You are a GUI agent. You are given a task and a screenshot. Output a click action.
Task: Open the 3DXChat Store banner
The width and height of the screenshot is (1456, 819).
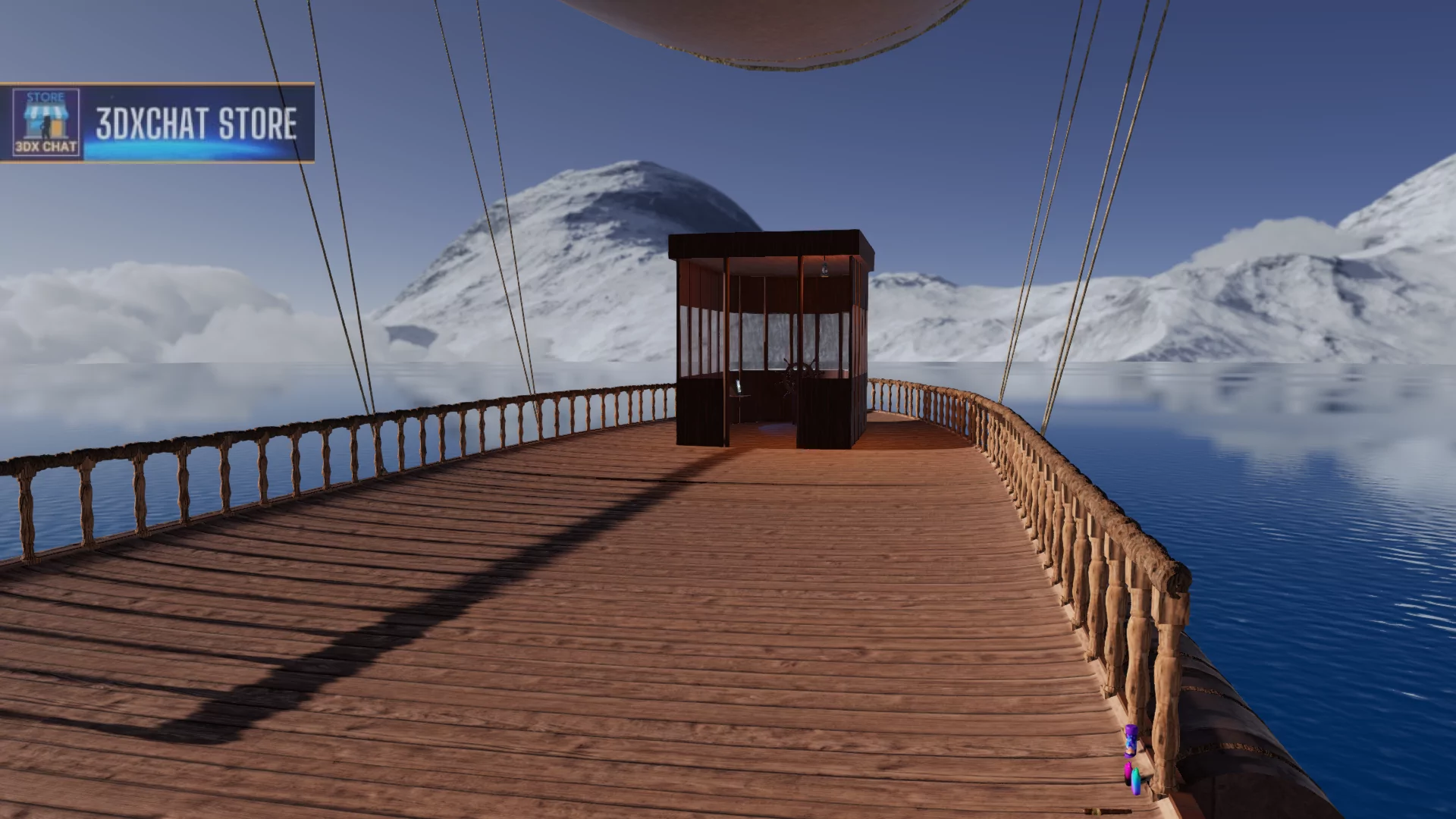pos(157,123)
